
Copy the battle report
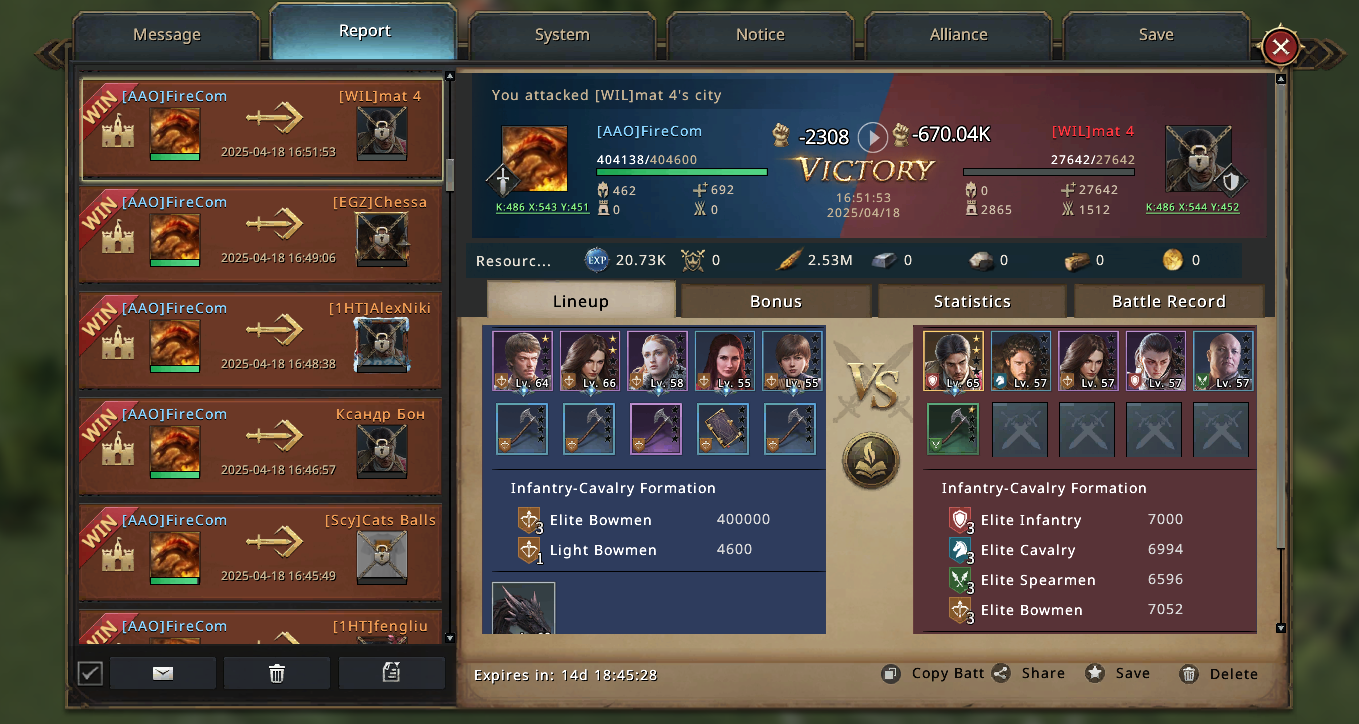coord(935,673)
